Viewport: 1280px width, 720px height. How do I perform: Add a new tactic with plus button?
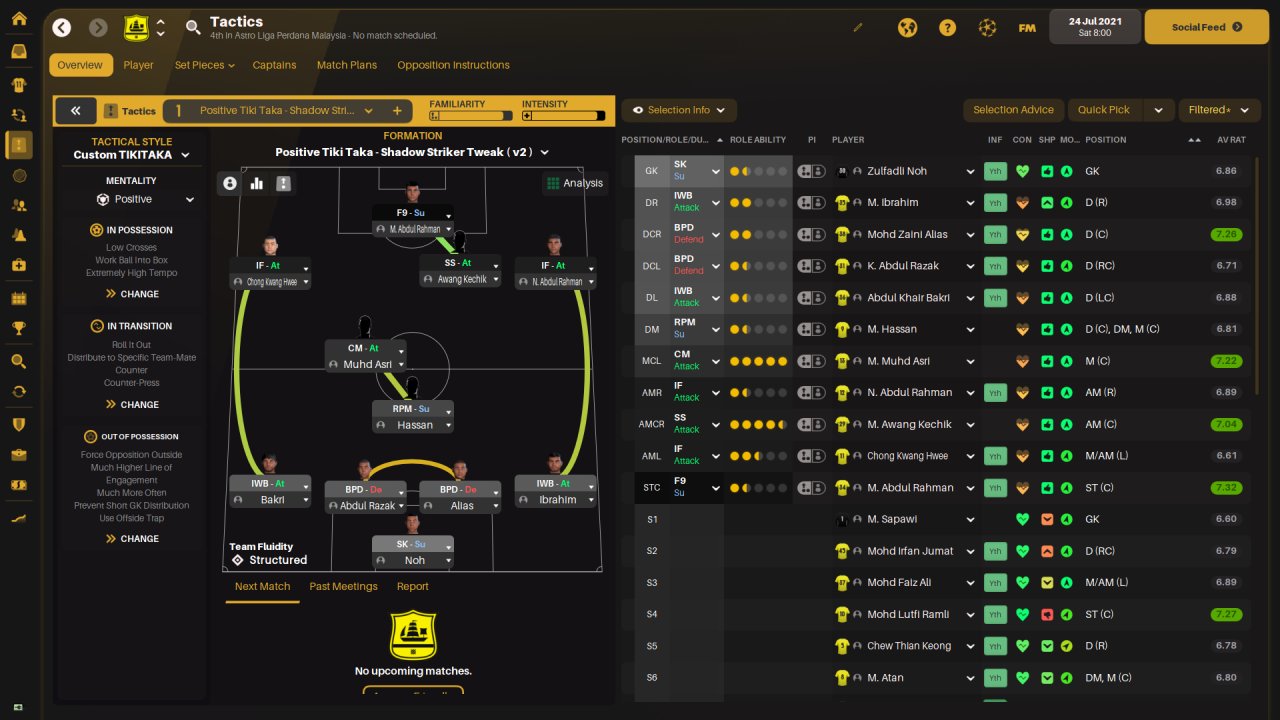397,111
